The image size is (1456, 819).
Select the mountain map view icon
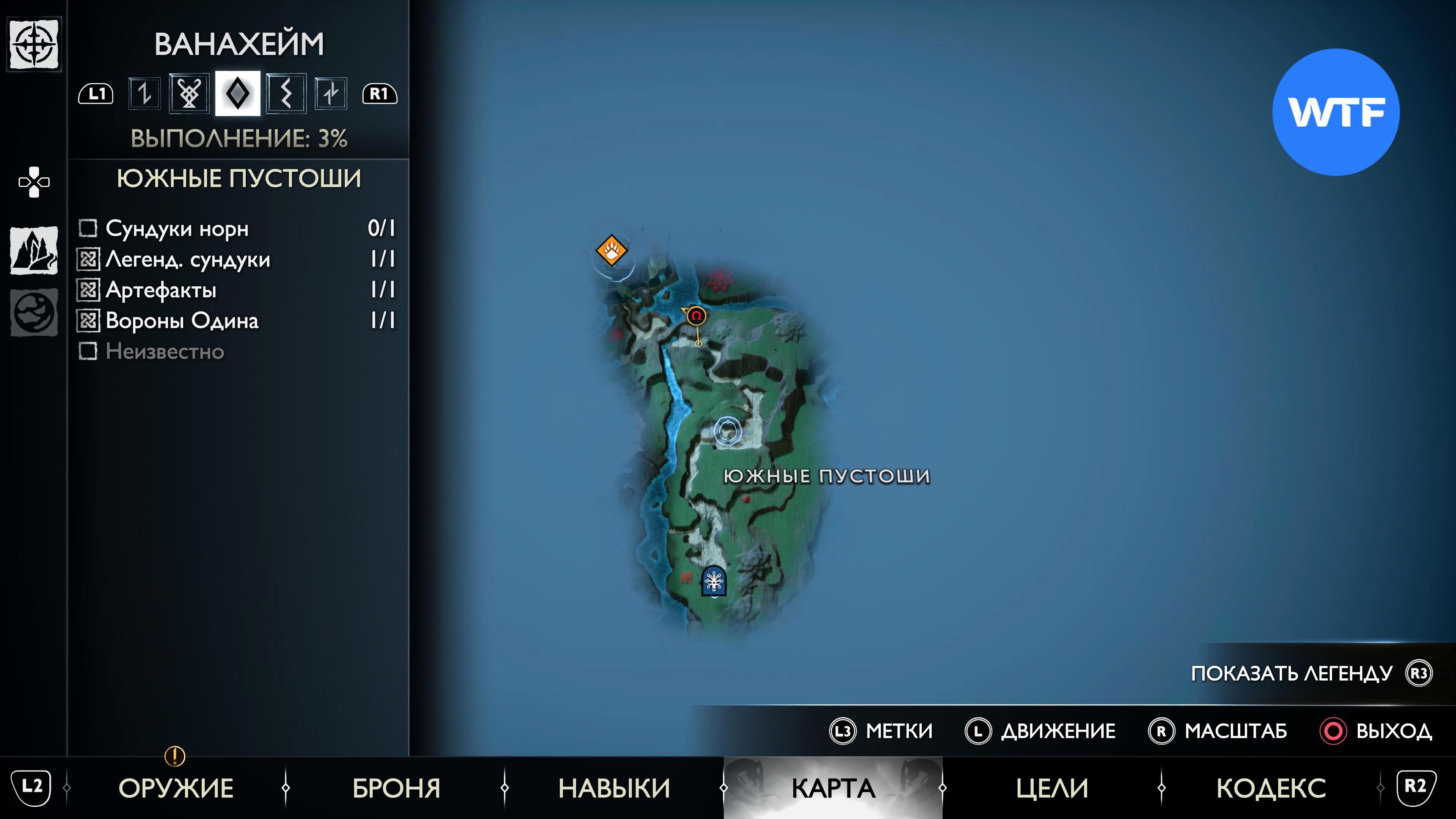click(34, 250)
